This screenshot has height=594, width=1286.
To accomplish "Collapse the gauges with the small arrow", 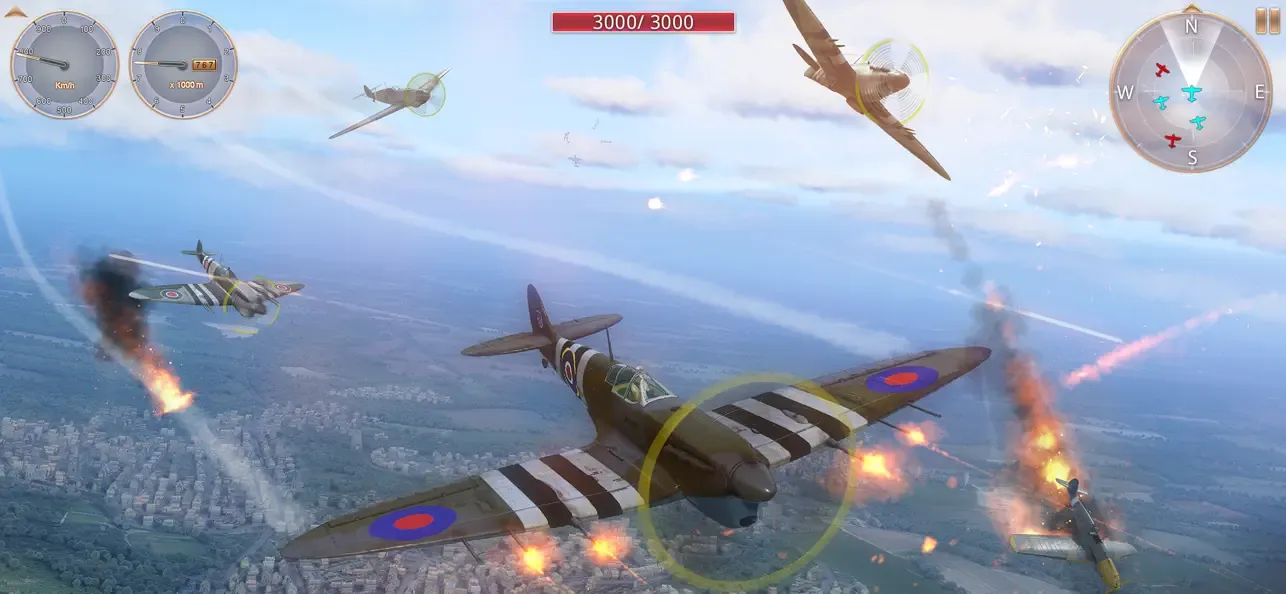I will pyautogui.click(x=15, y=12).
